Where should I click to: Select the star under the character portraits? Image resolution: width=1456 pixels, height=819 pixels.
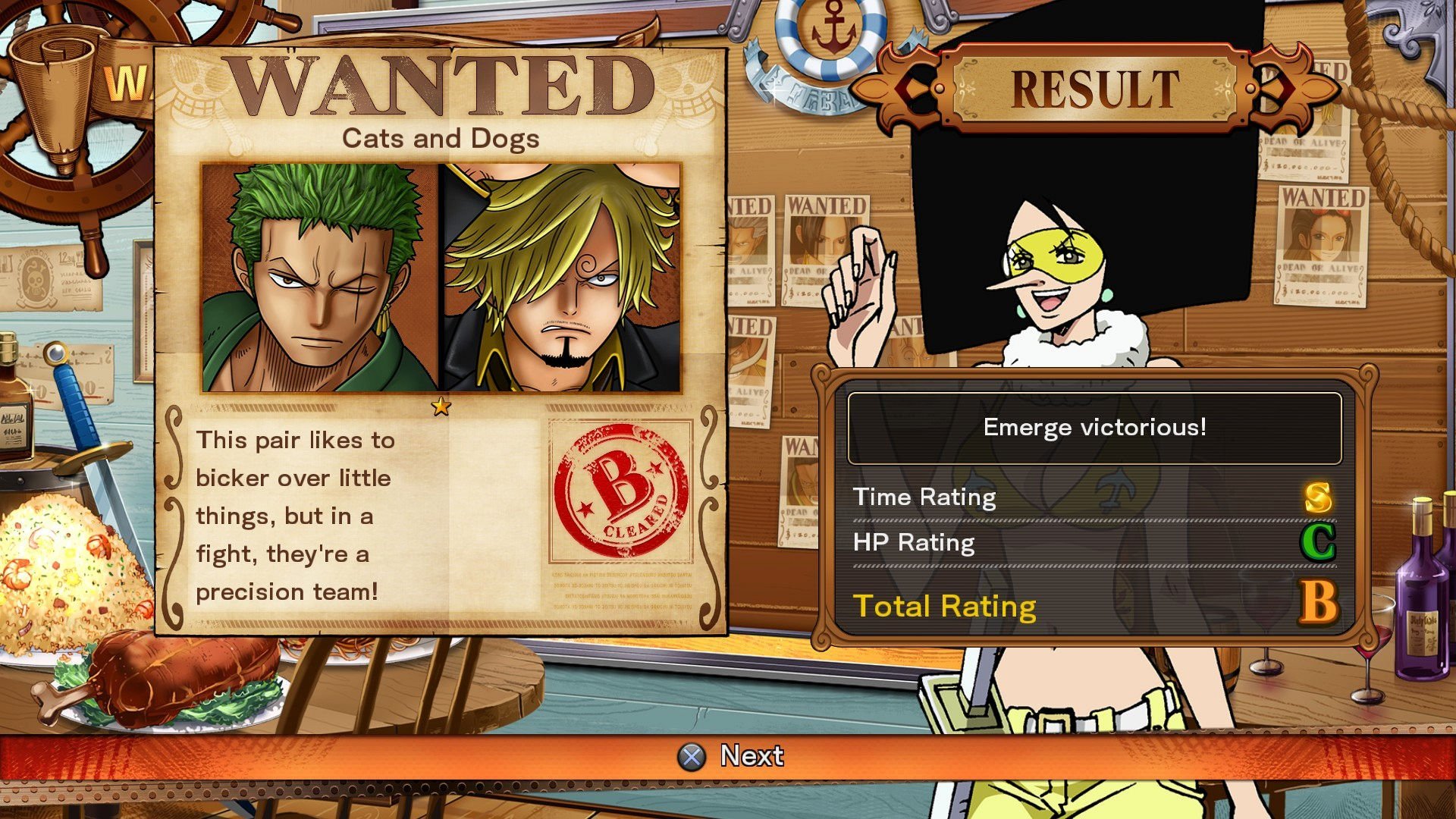tap(440, 407)
